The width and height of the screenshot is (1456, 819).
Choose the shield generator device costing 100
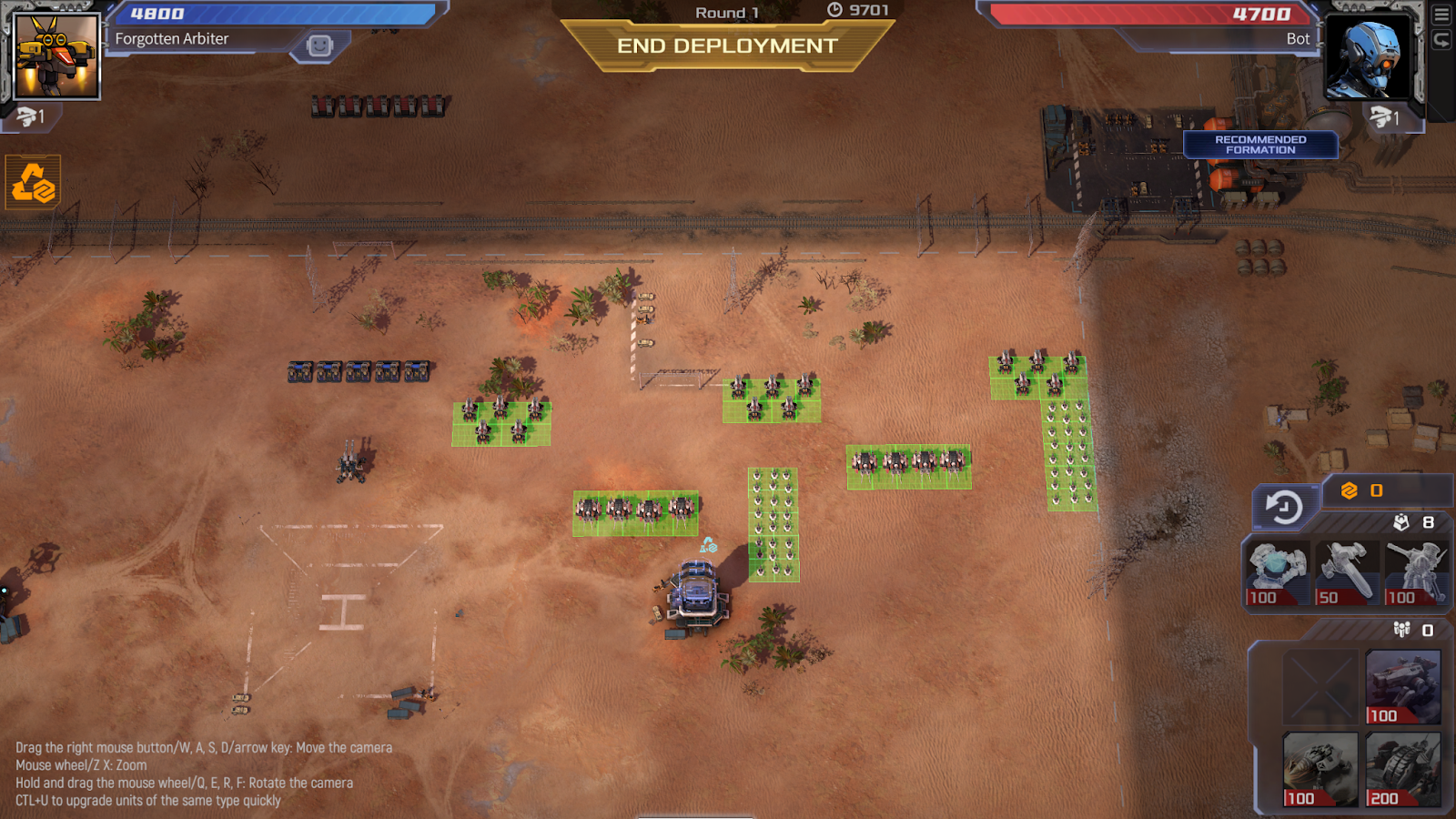tap(1276, 572)
